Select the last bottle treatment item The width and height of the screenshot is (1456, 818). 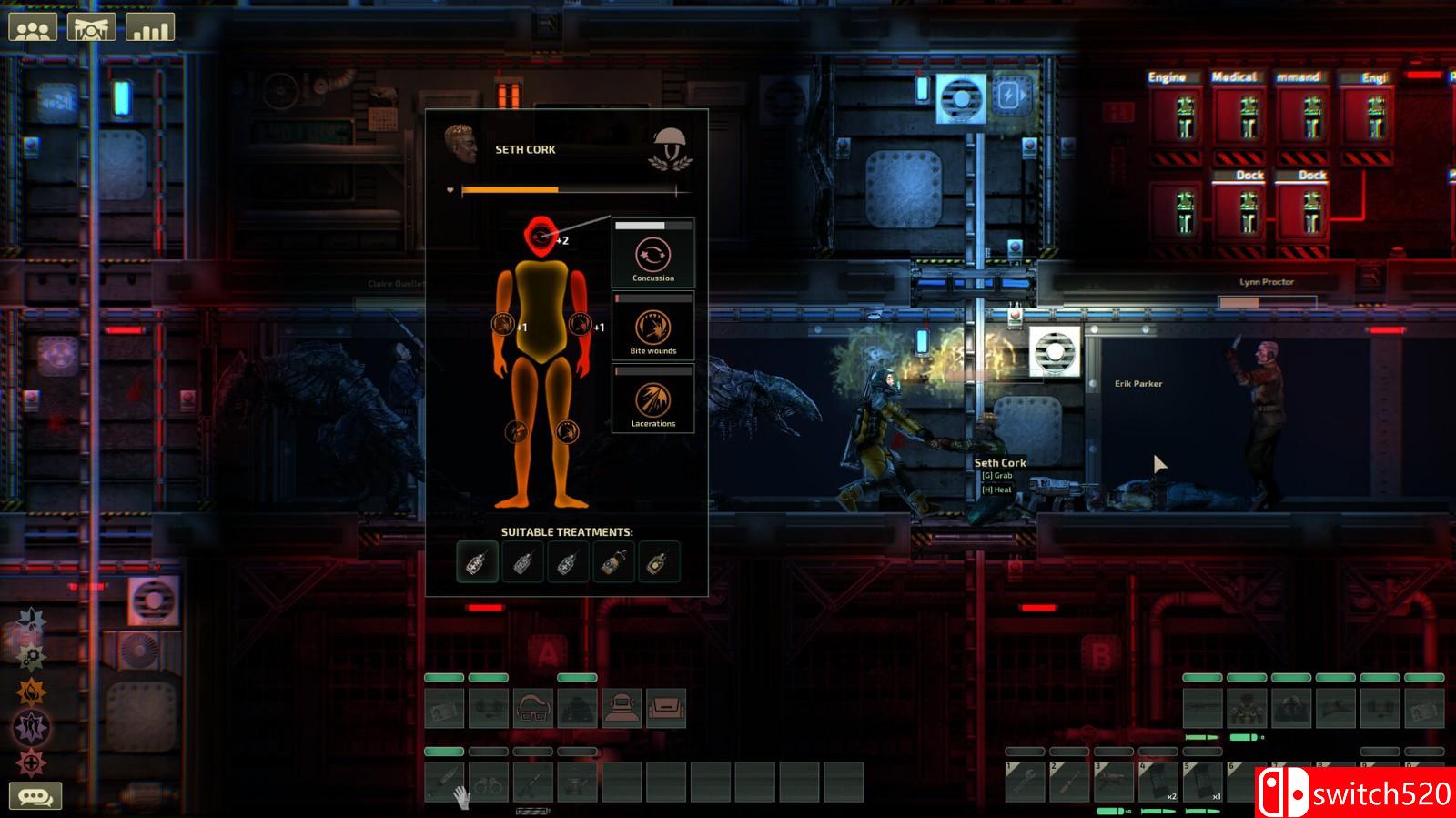point(662,560)
